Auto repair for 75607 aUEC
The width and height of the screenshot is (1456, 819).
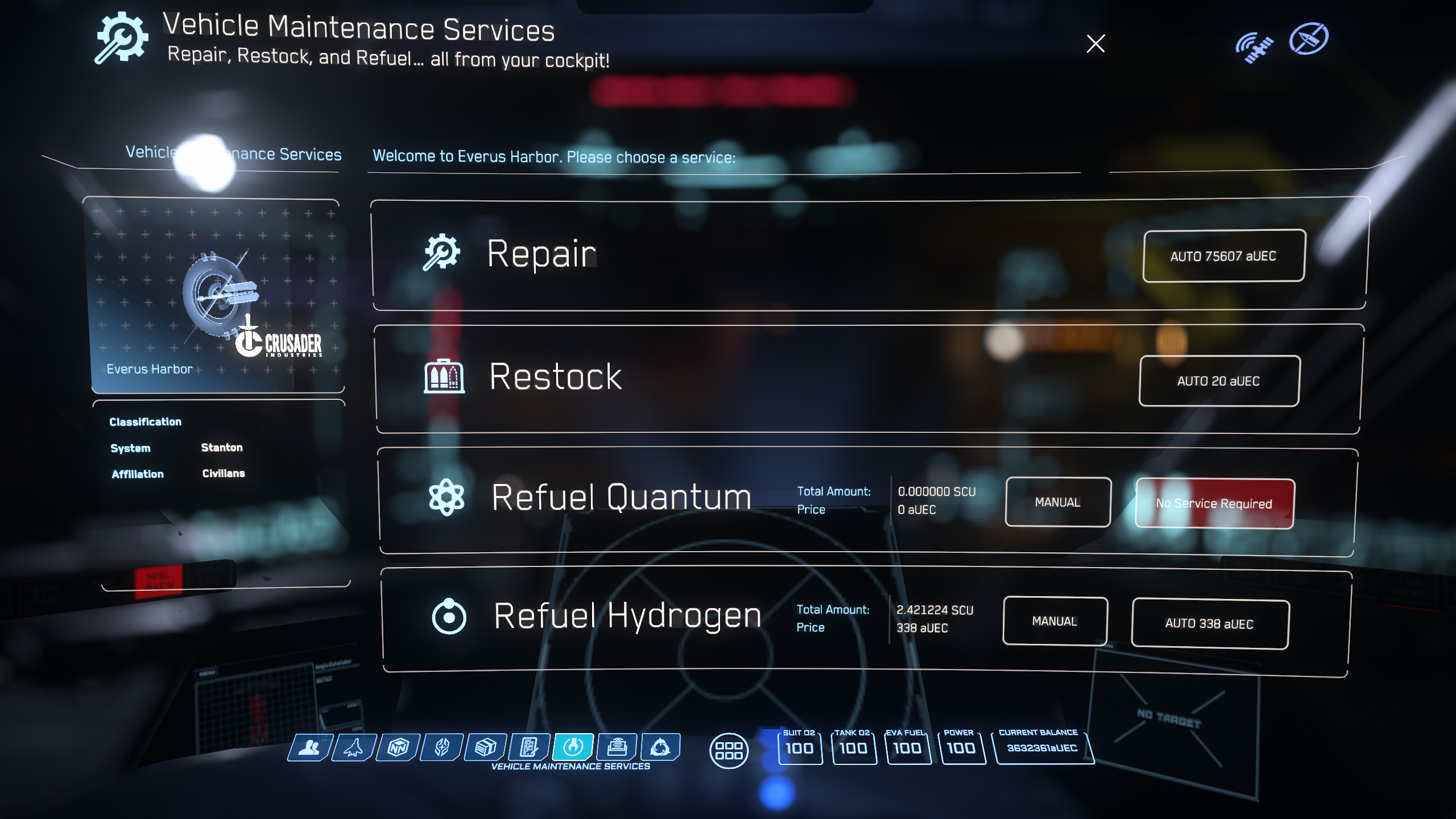[x=1223, y=256]
